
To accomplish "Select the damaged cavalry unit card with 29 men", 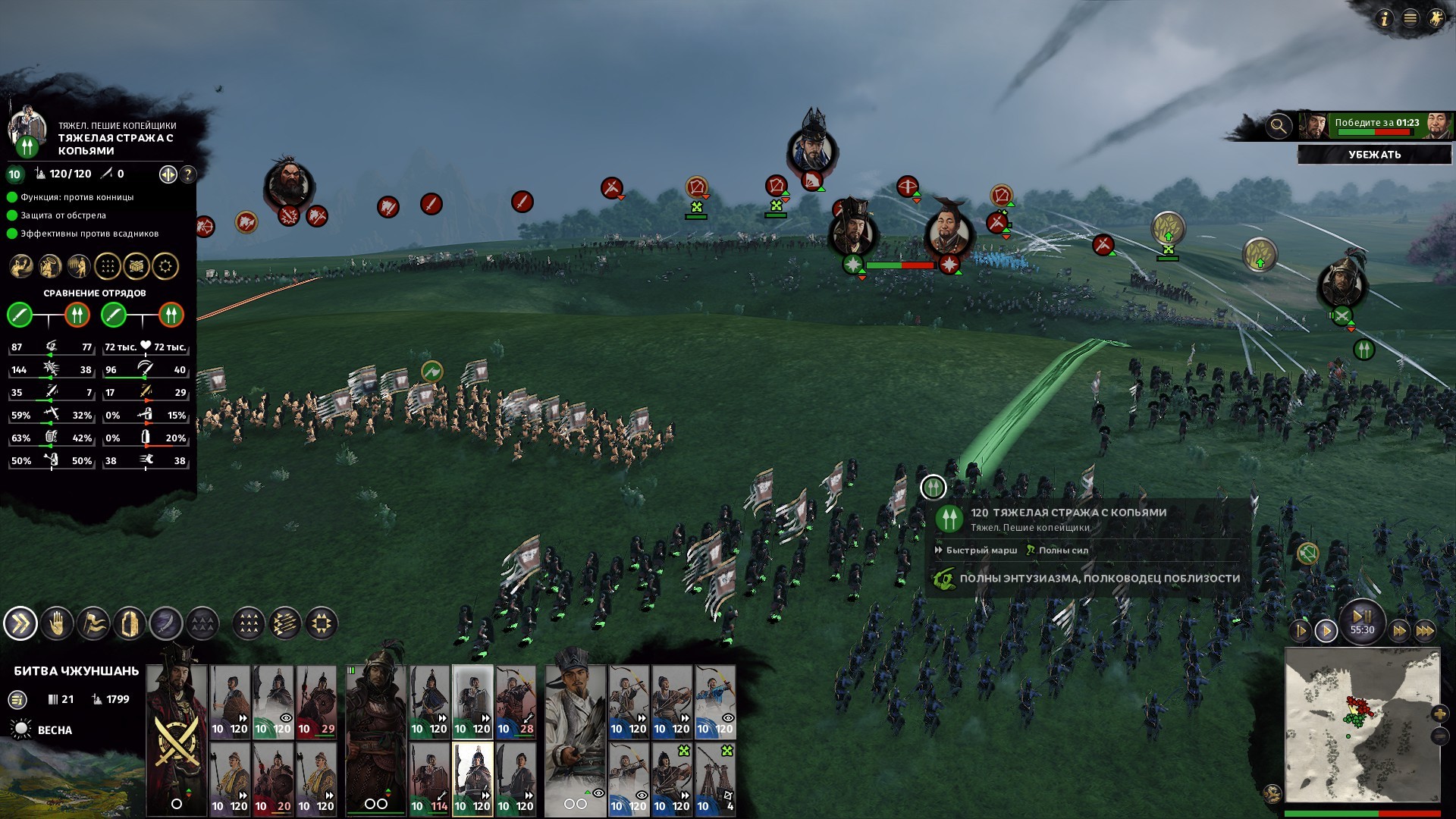I will click(316, 701).
